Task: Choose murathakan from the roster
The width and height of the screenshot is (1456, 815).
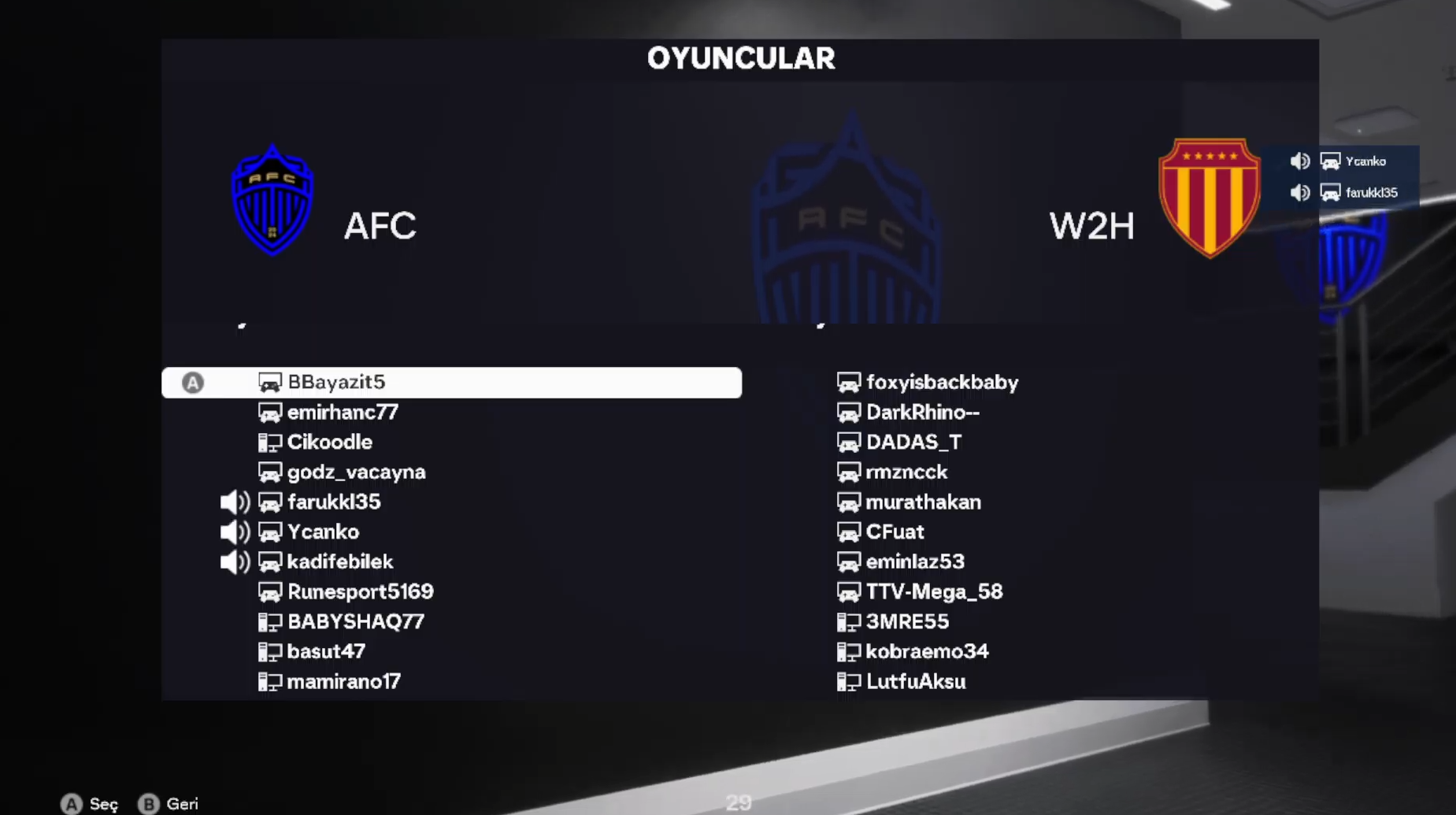Action: tap(923, 502)
